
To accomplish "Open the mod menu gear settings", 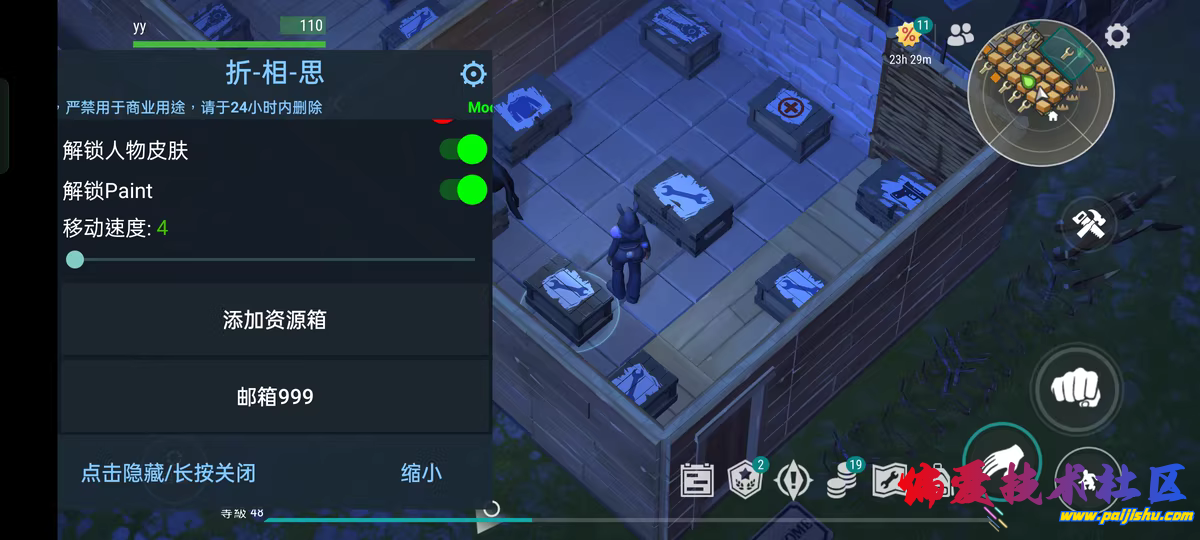I will pos(473,74).
